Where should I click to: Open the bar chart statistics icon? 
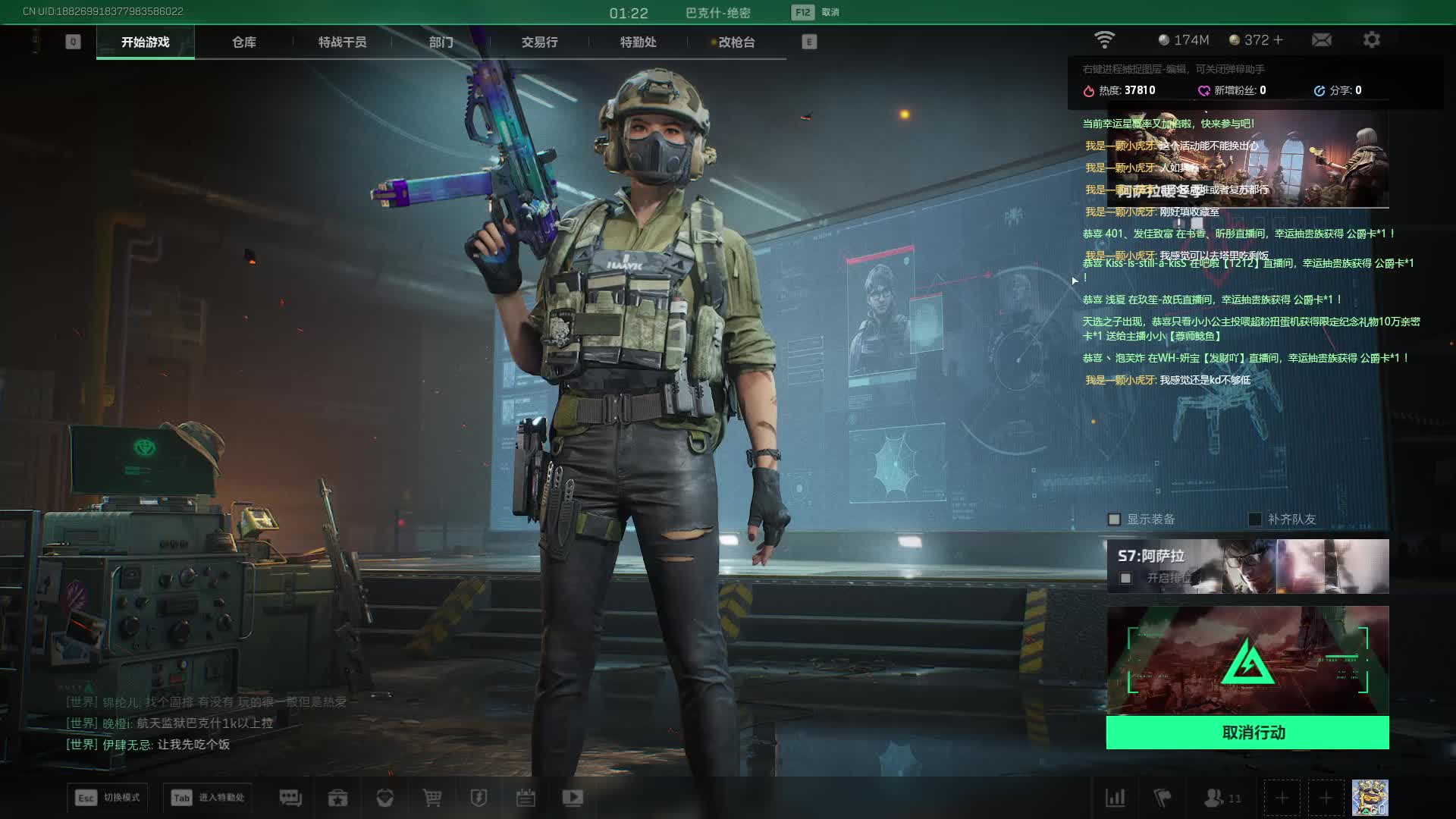[x=1116, y=798]
